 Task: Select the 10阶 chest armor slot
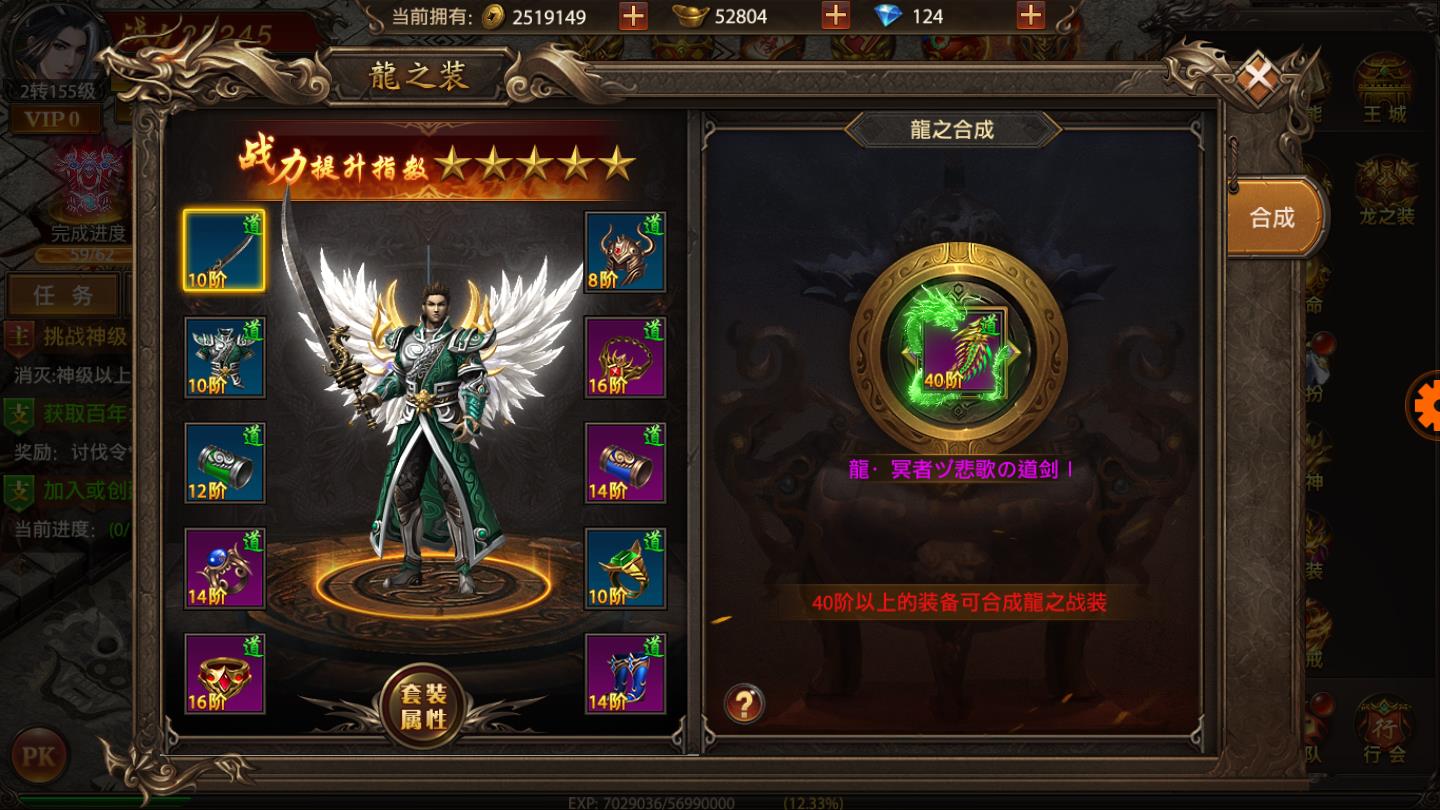click(224, 357)
